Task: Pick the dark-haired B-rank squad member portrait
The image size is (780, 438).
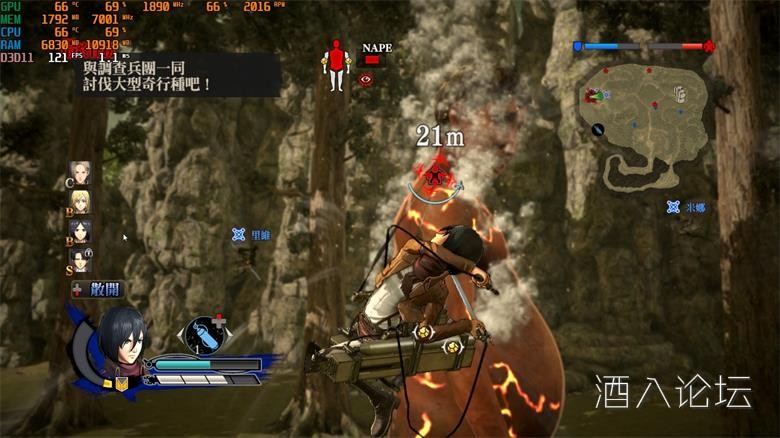Action: click(x=80, y=232)
